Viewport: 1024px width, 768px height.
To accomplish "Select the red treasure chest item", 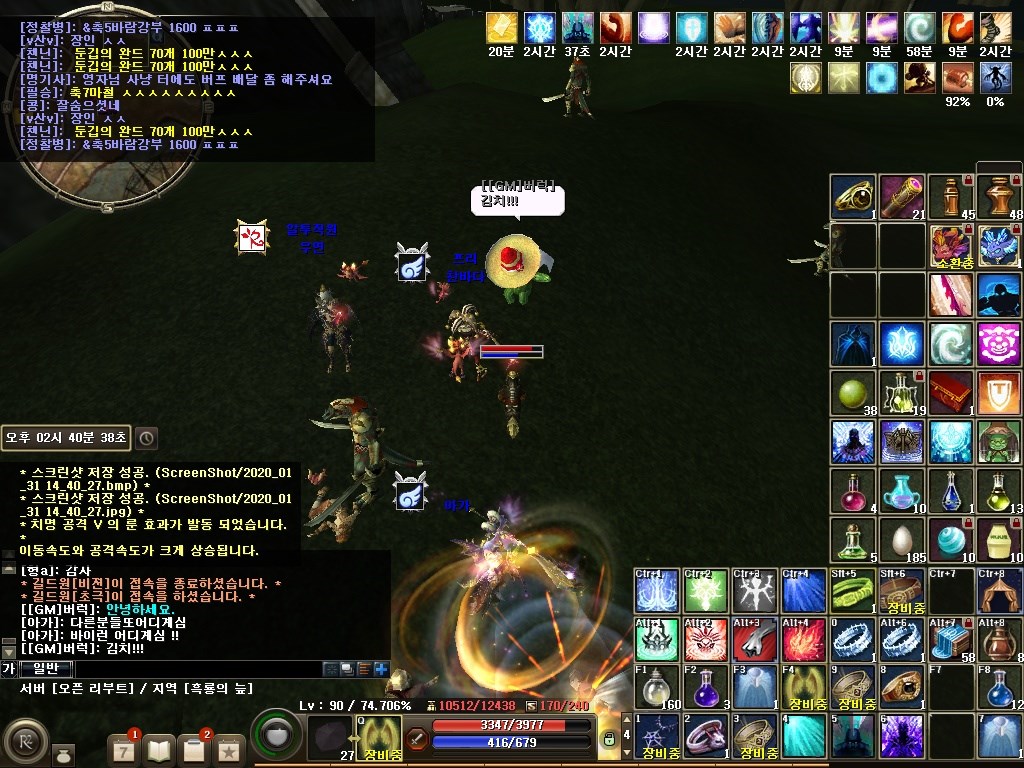I will [951, 393].
